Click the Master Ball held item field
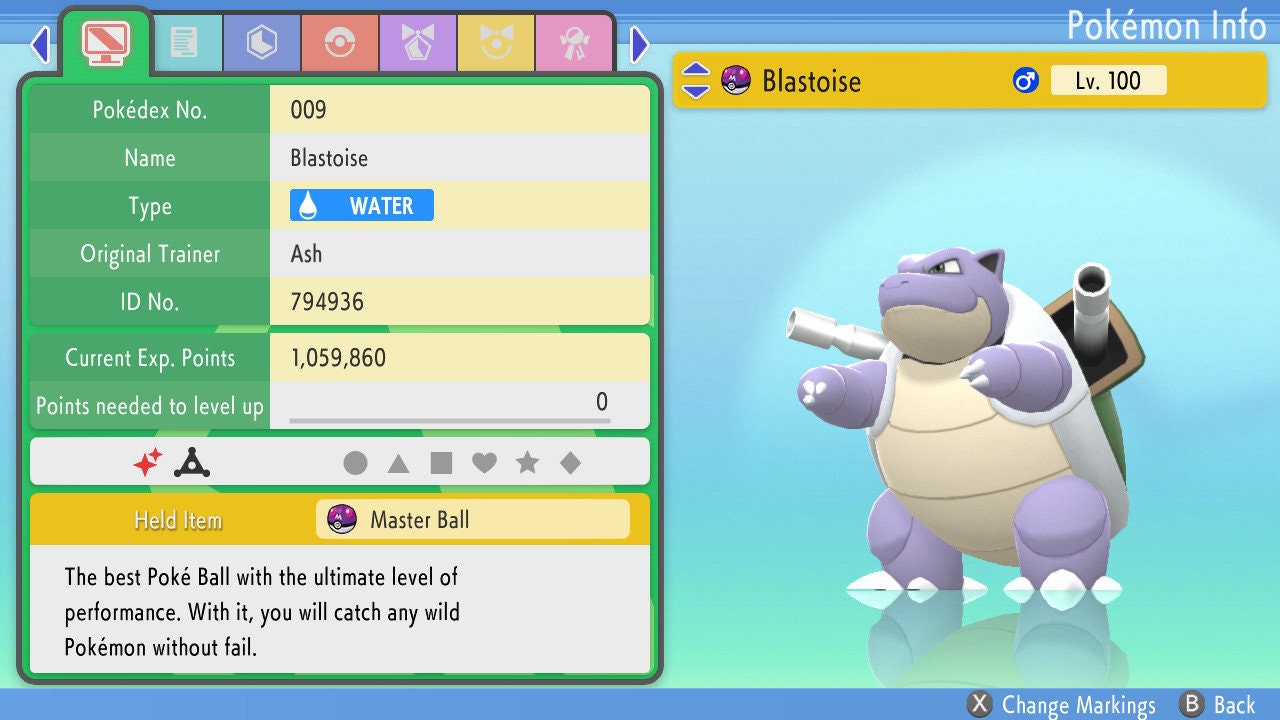The width and height of the screenshot is (1280, 720). coord(472,519)
